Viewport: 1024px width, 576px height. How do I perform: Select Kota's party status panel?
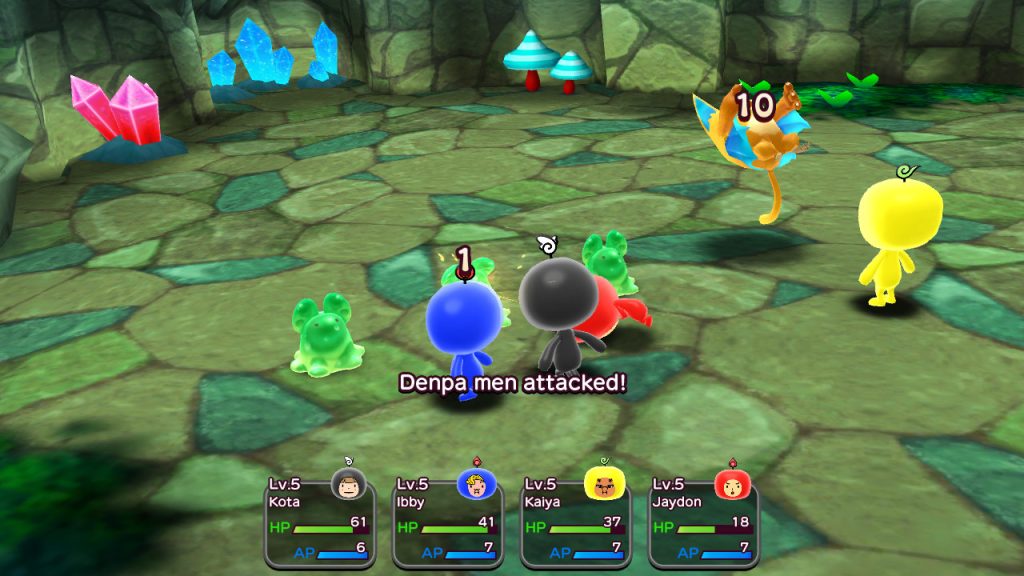click(x=319, y=520)
